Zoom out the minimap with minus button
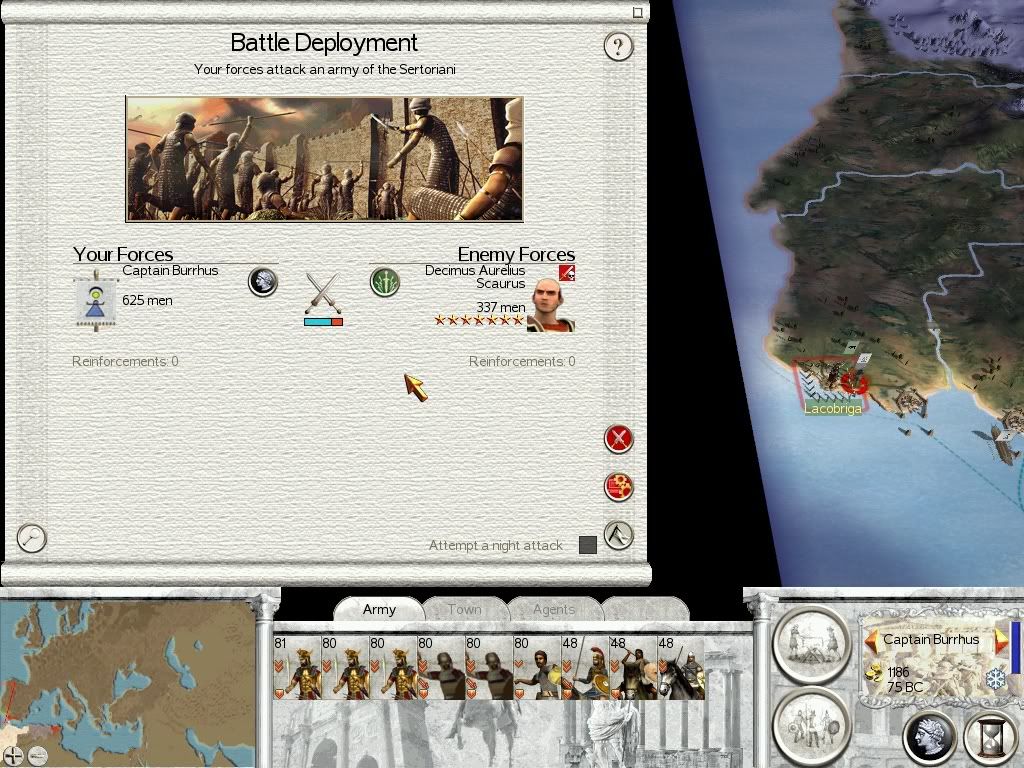This screenshot has height=768, width=1024. (37, 756)
